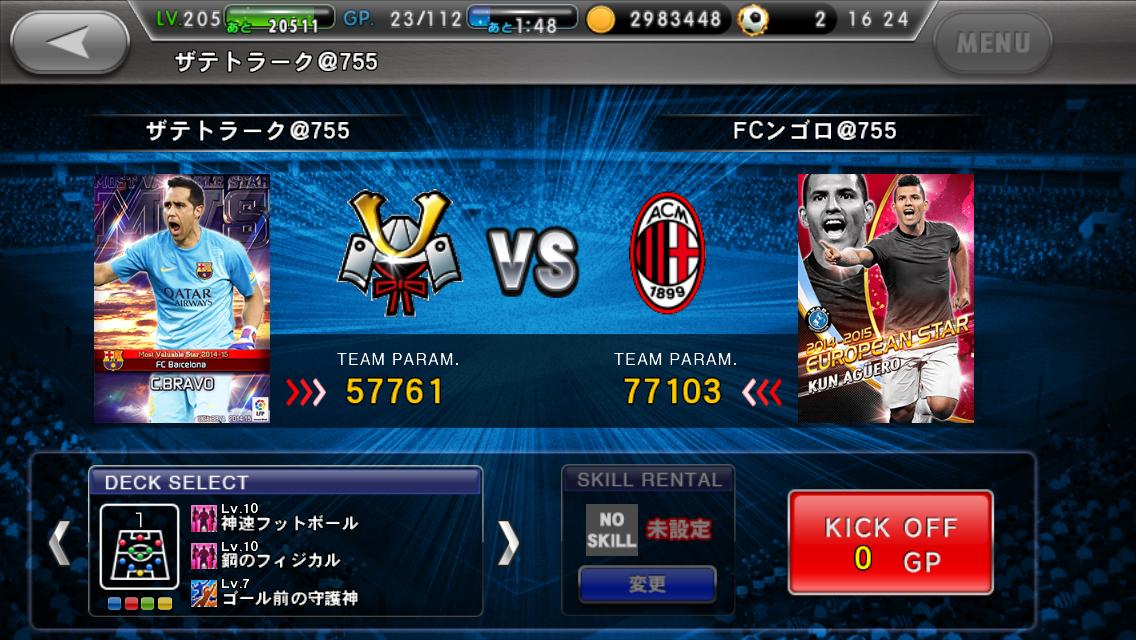Tap the samurai helmet team emblem
This screenshot has width=1136, height=640.
pos(399,256)
